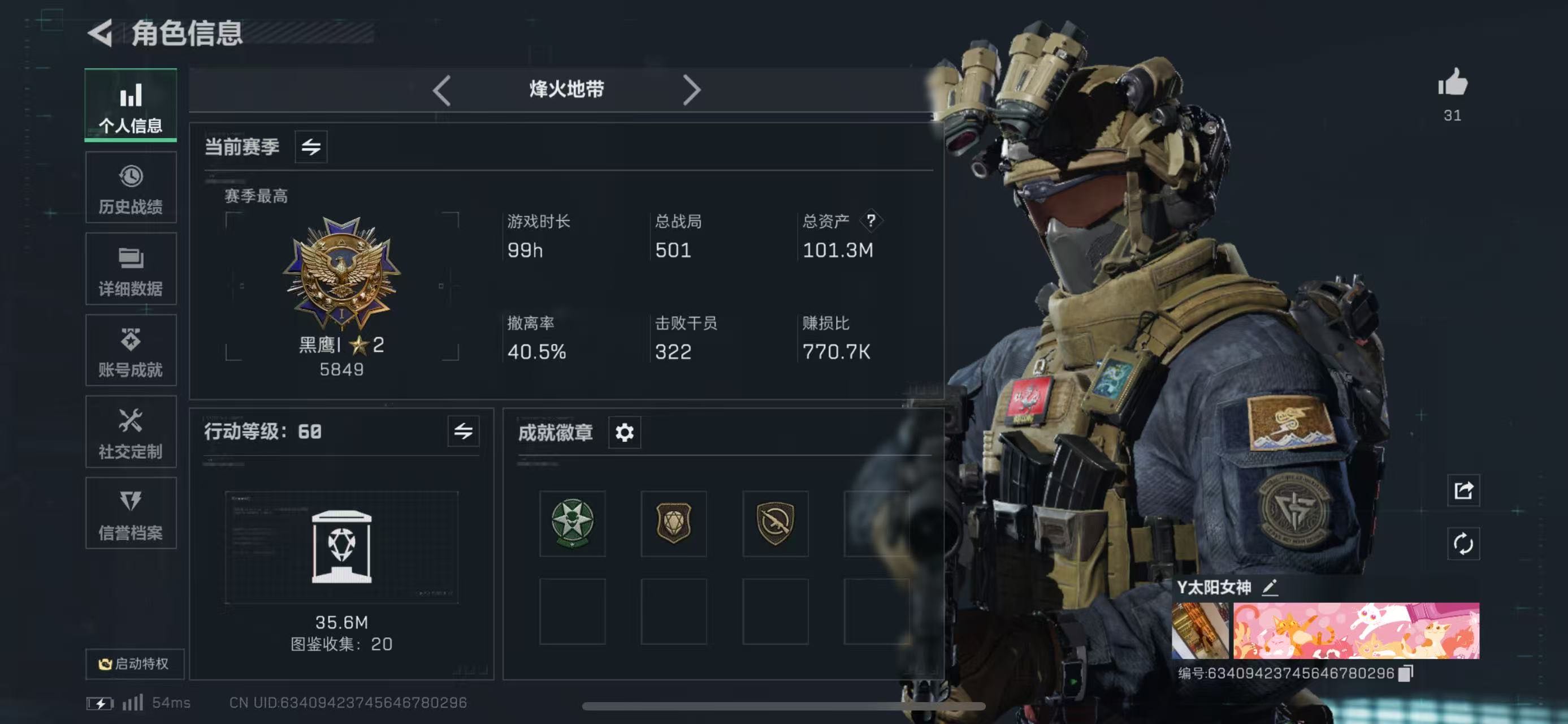The width and height of the screenshot is (1568, 724).
Task: Switch to the next game mode arrow
Action: coord(691,90)
